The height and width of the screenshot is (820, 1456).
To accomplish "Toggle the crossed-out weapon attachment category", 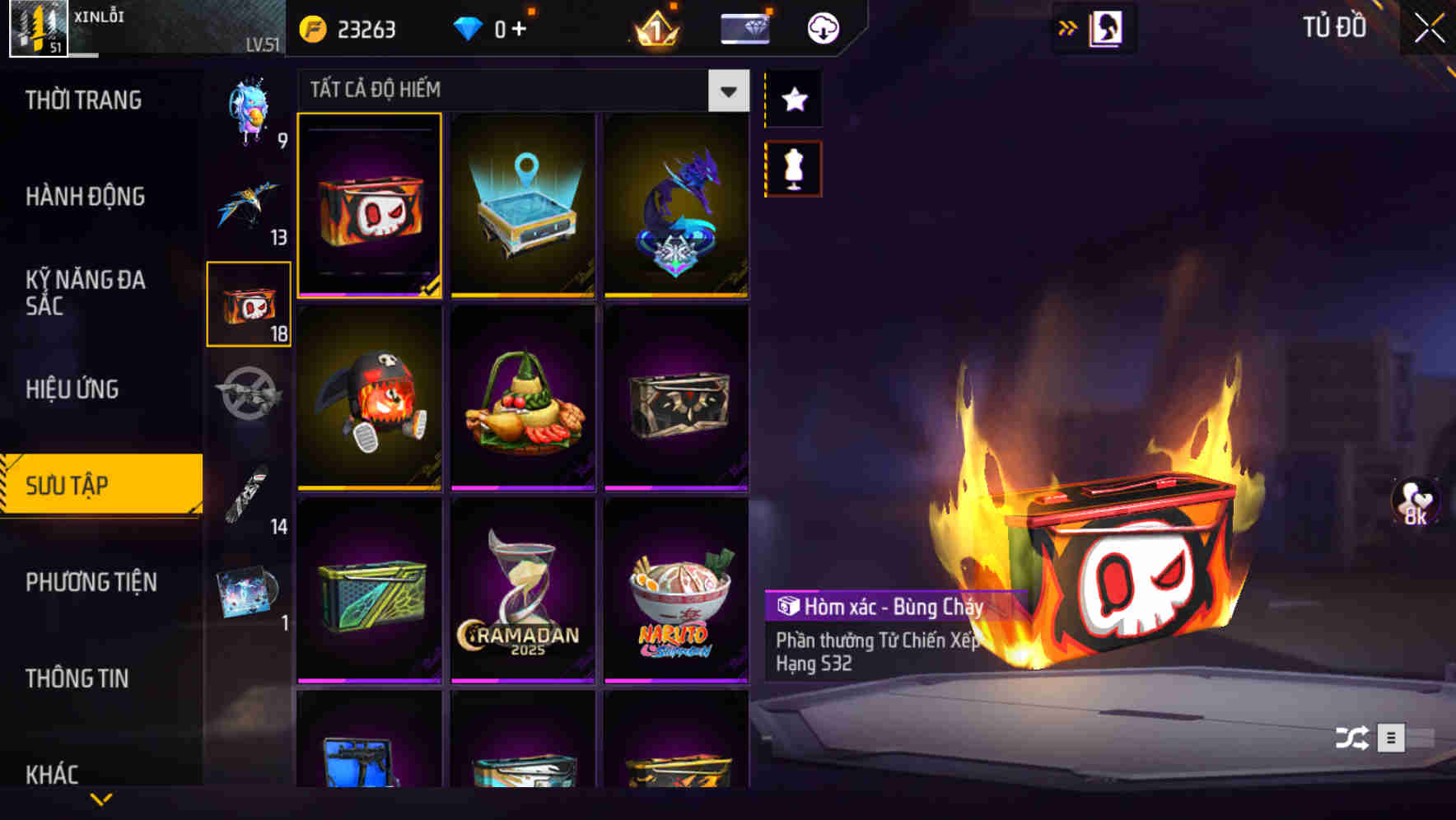I will (249, 394).
